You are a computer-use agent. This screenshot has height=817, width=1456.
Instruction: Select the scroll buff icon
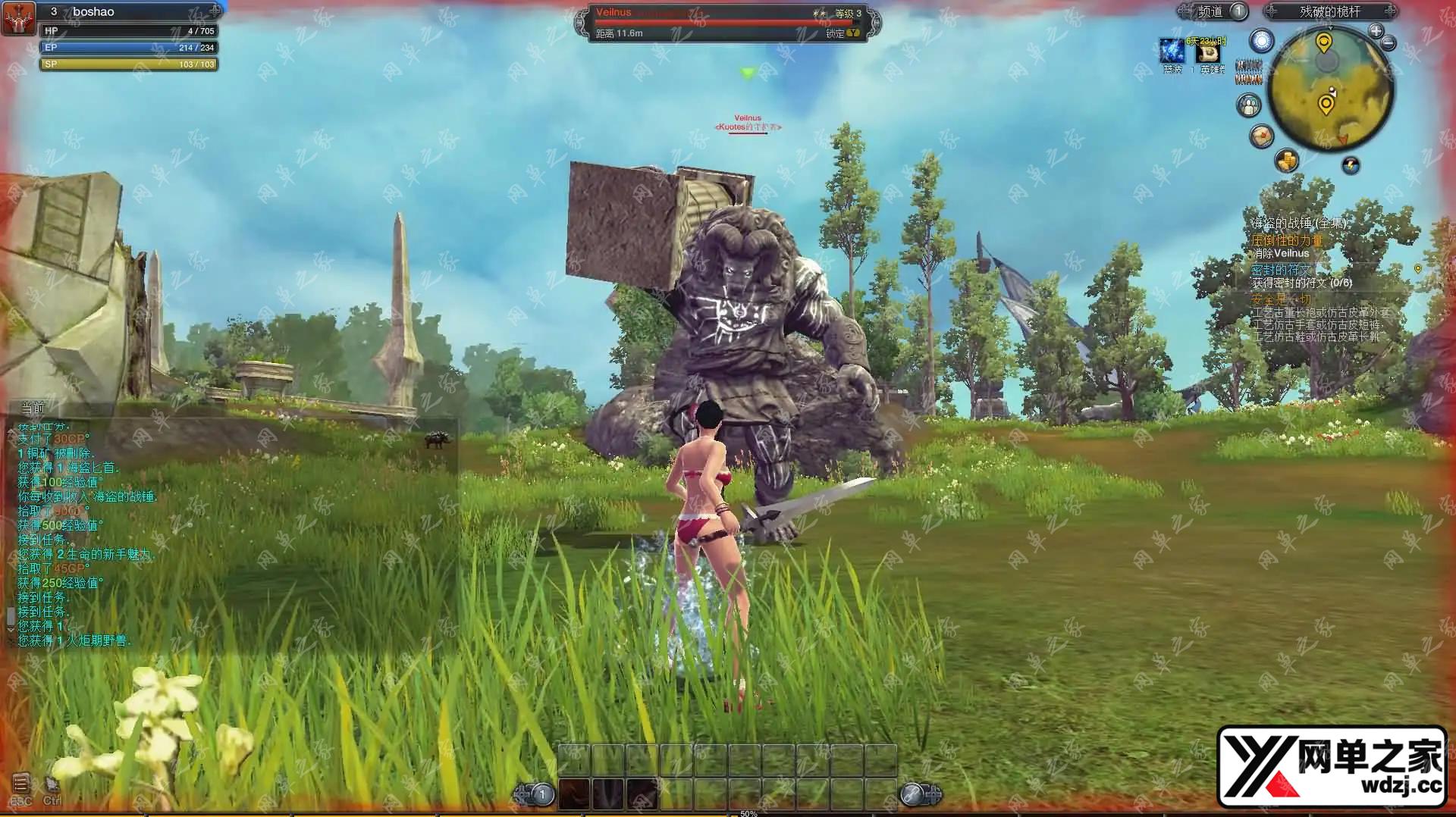click(1208, 52)
